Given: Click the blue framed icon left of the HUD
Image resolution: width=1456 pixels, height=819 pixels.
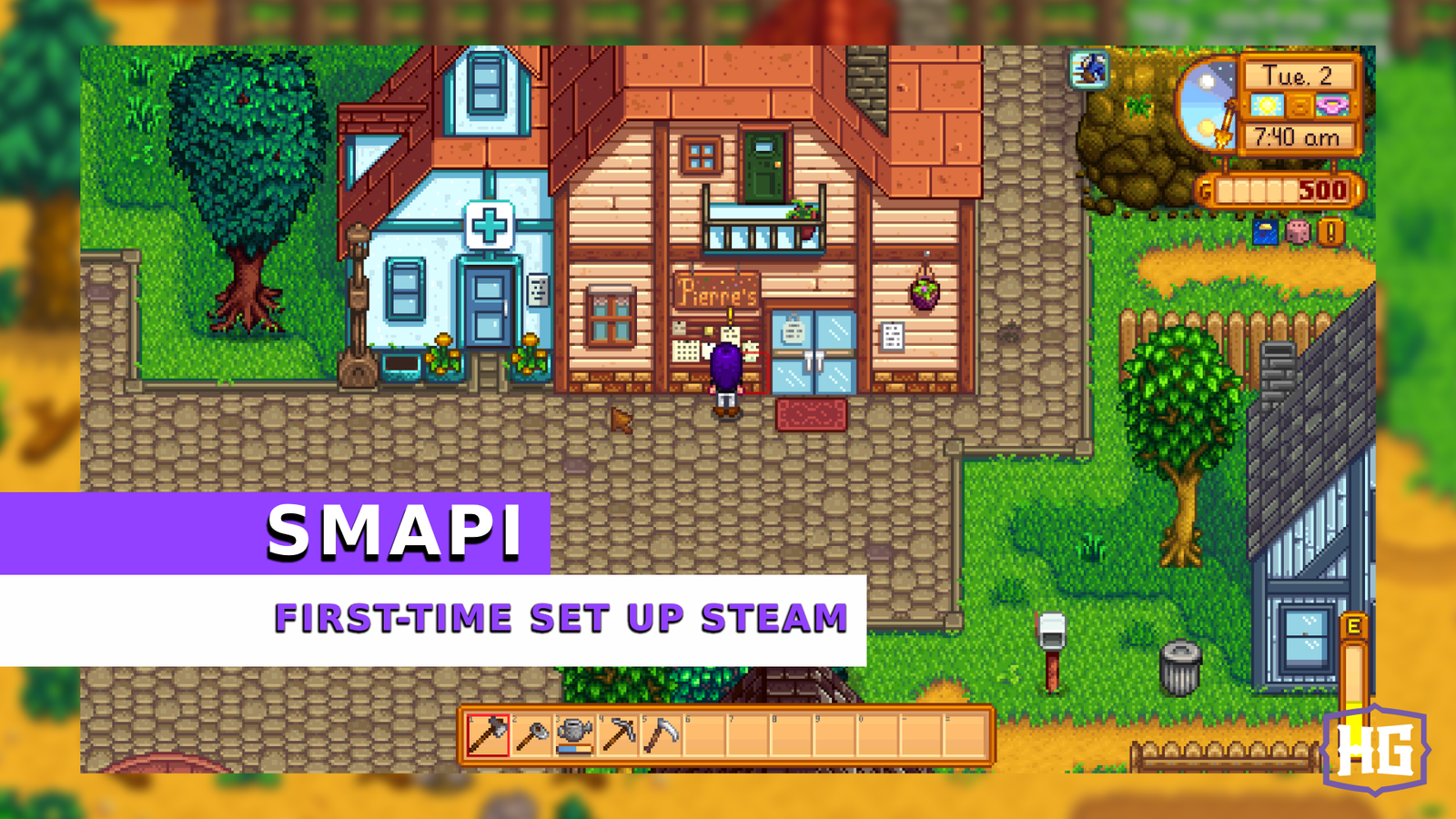Looking at the screenshot, I should point(1090,69).
